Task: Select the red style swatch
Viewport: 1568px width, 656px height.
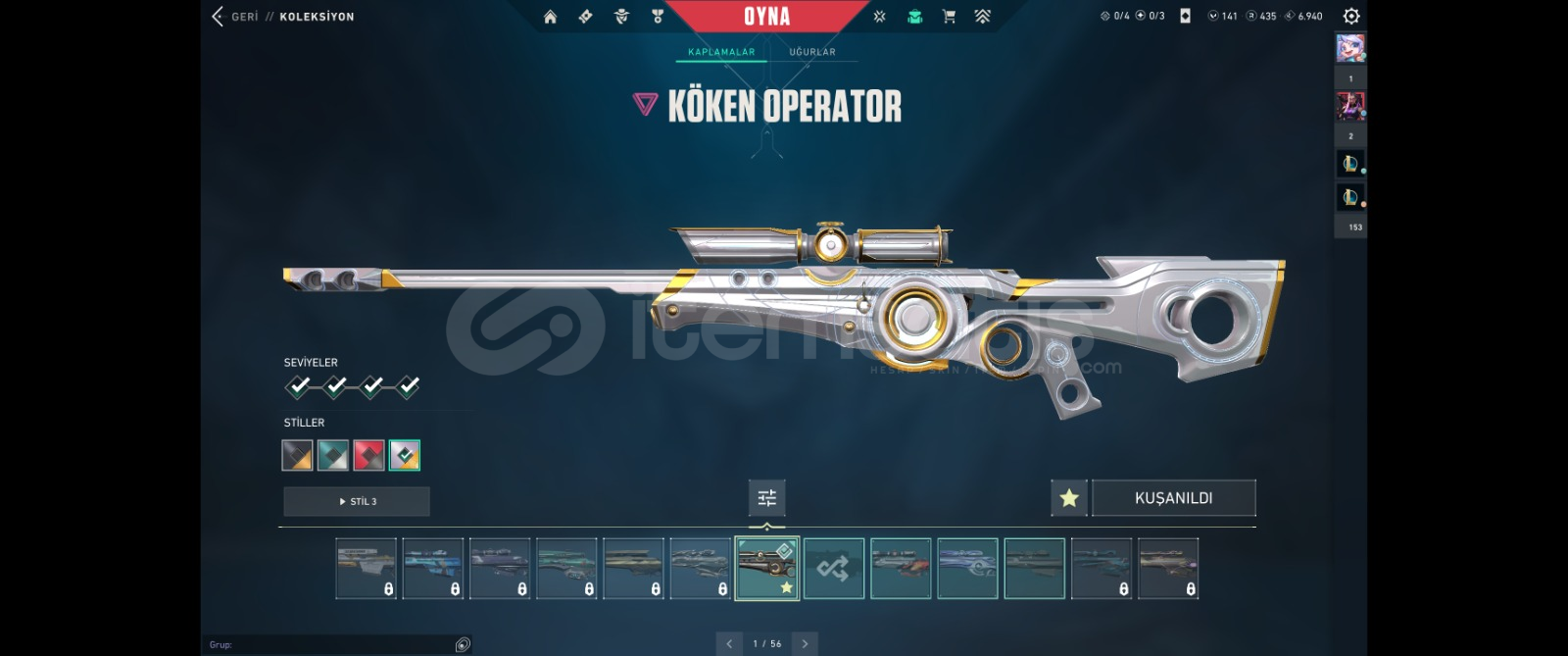Action: [x=368, y=455]
